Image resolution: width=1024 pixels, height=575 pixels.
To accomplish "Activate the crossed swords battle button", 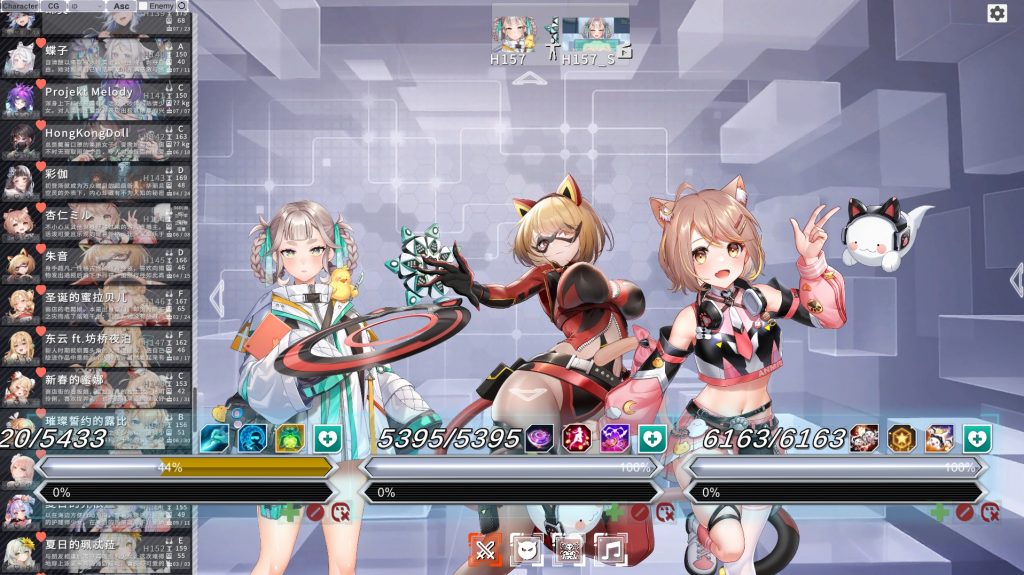I will 486,549.
